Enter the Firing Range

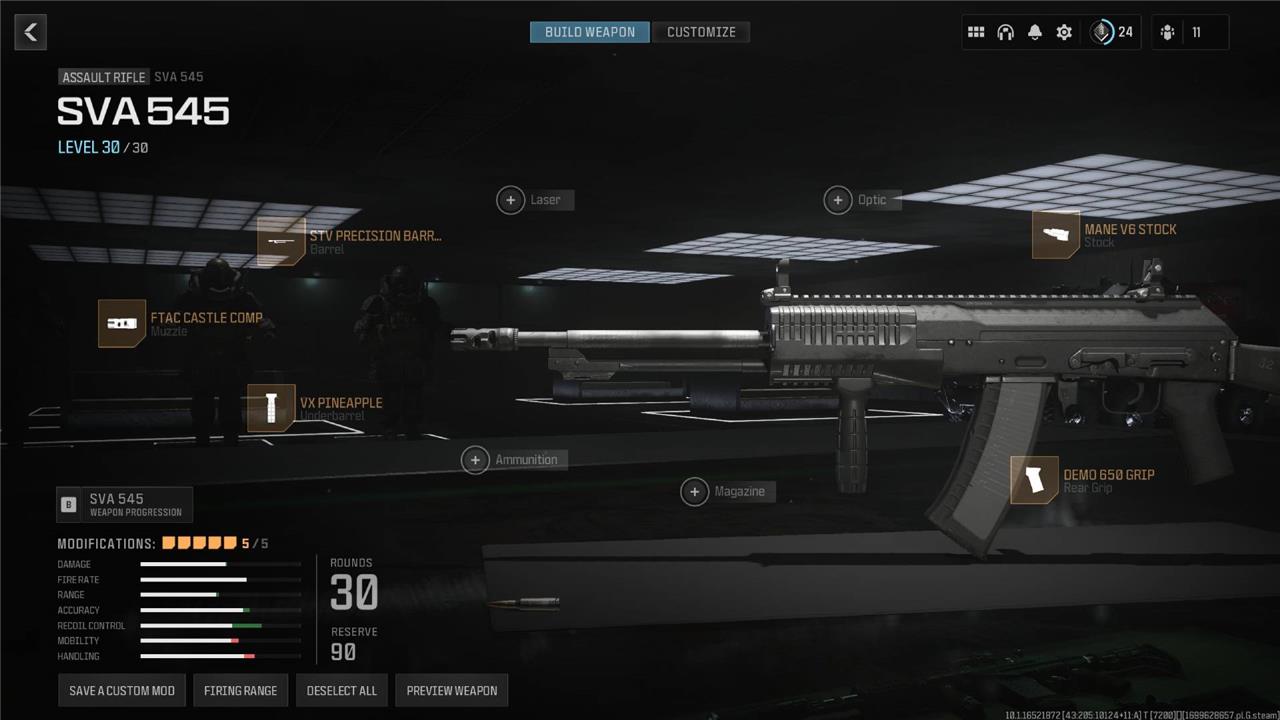click(x=240, y=690)
